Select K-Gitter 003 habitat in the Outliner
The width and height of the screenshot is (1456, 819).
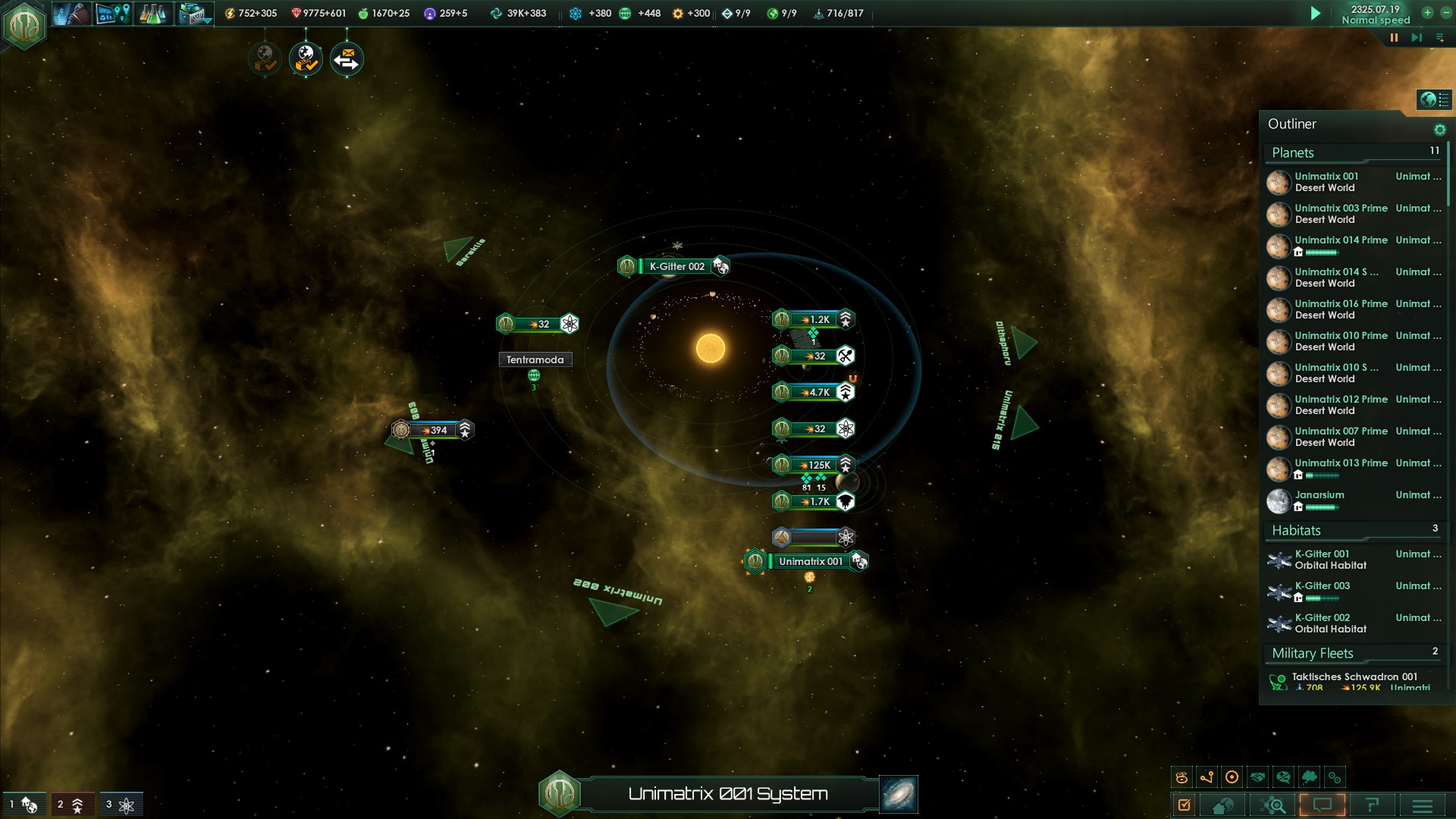coord(1323,591)
